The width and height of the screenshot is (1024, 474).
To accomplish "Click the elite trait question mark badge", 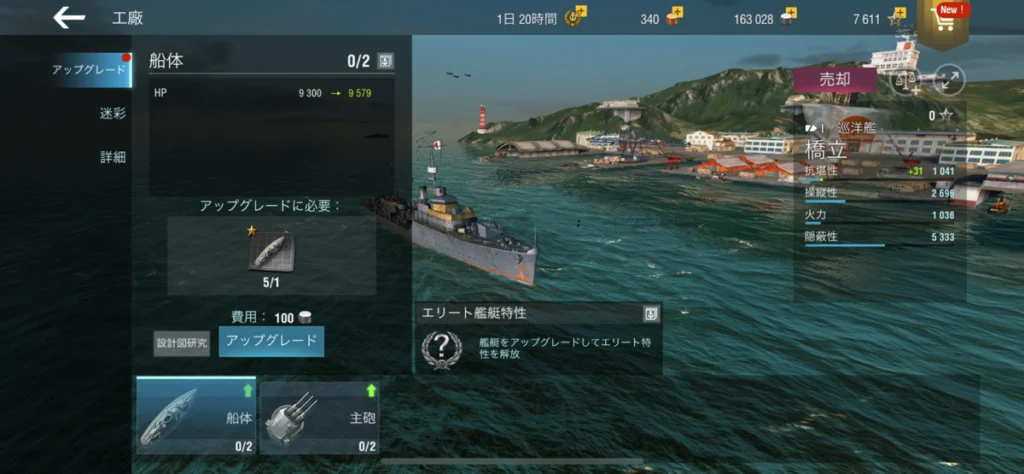I will (x=441, y=347).
